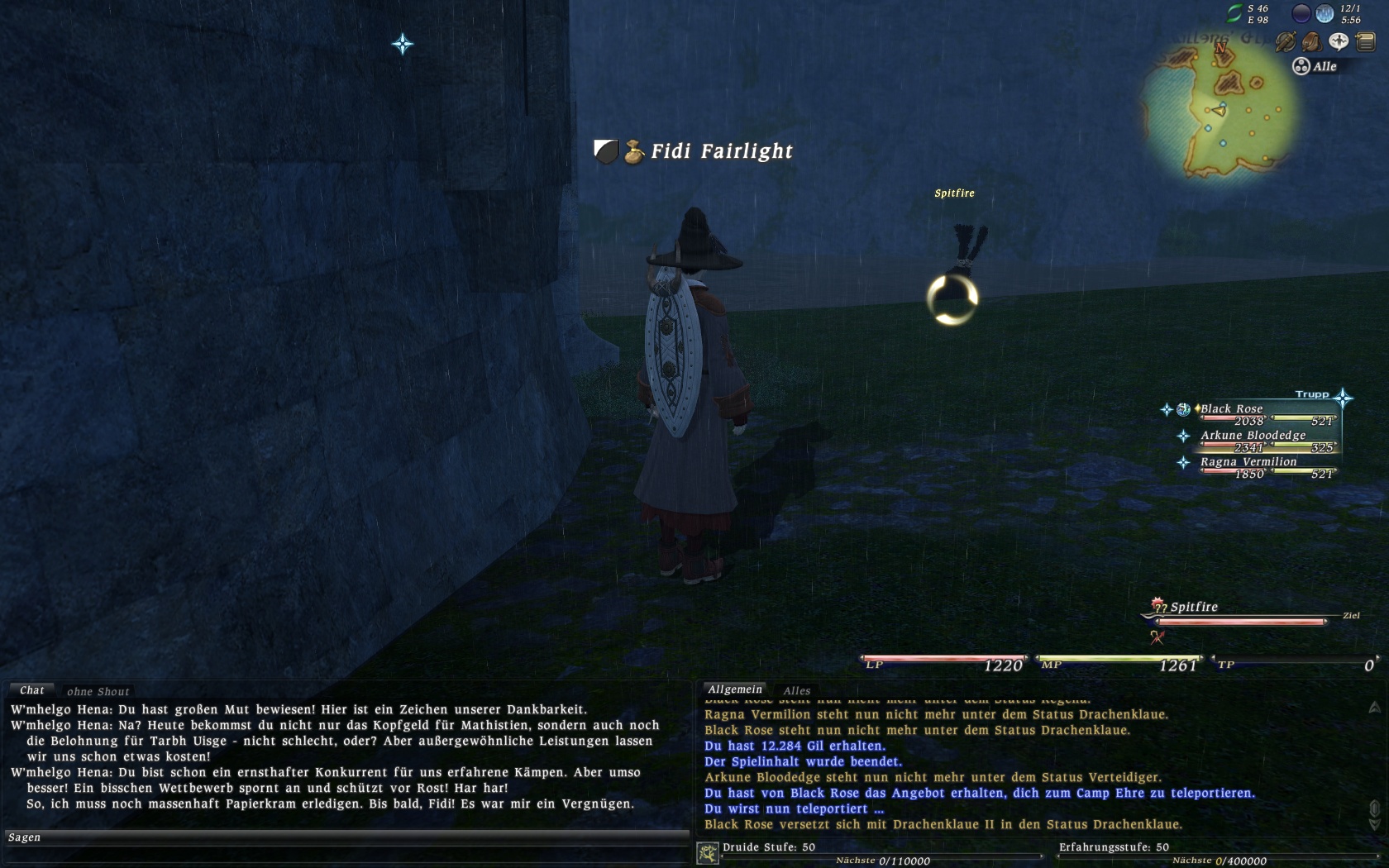This screenshot has height=868, width=1389.
Task: Switch to the 'ohne Shout' tab
Action: (x=98, y=691)
